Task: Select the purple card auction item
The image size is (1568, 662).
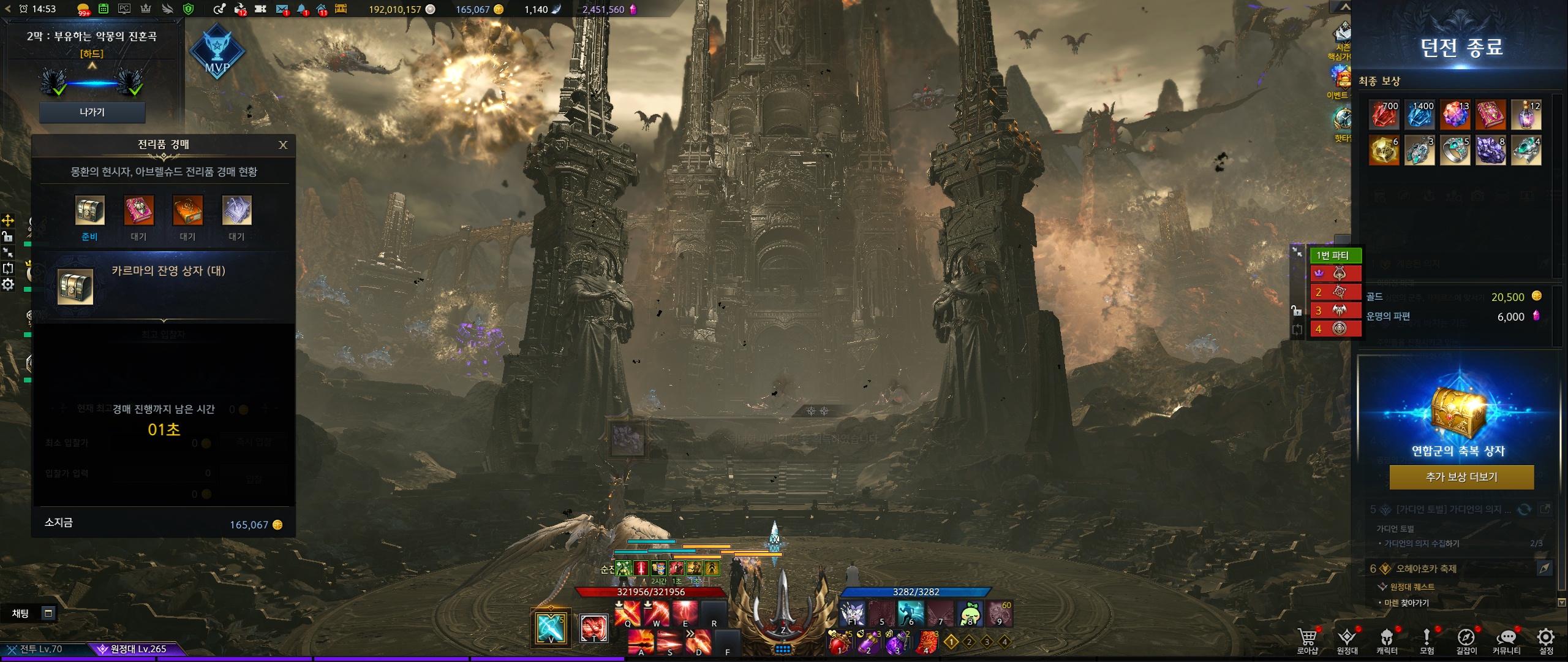Action: coord(236,211)
